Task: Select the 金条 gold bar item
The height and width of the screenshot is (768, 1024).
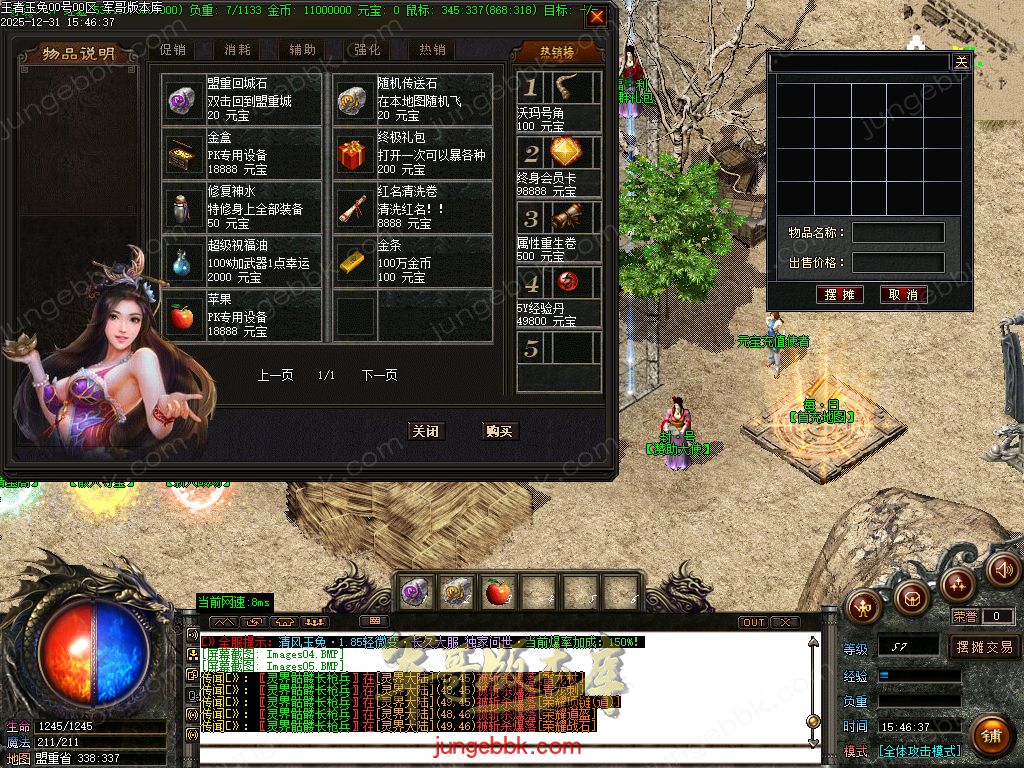Action: [x=412, y=262]
